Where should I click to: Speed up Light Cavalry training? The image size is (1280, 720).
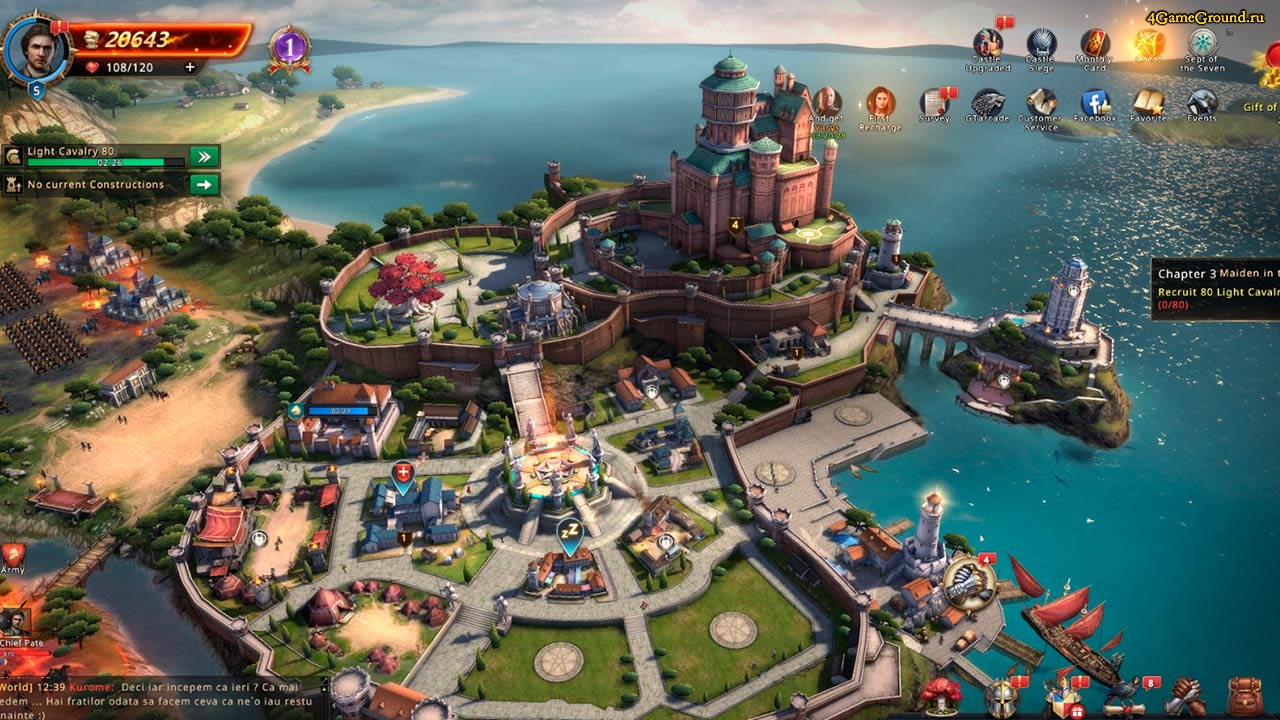pyautogui.click(x=204, y=156)
